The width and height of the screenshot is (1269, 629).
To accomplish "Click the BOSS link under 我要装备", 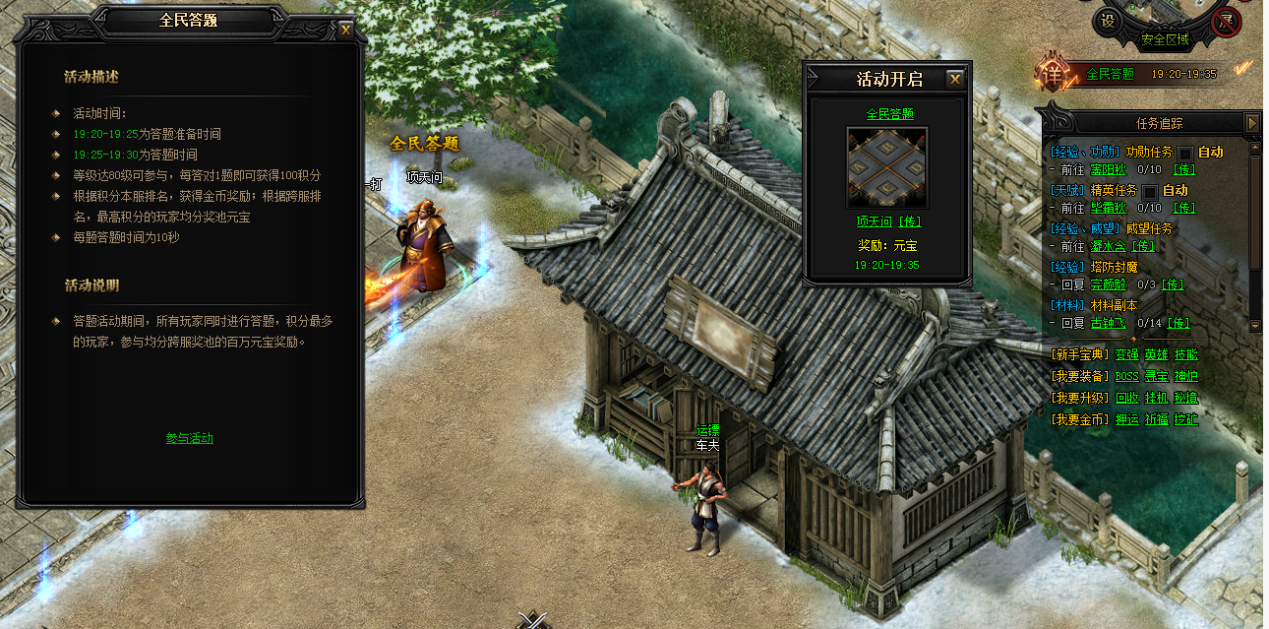I will click(1127, 376).
